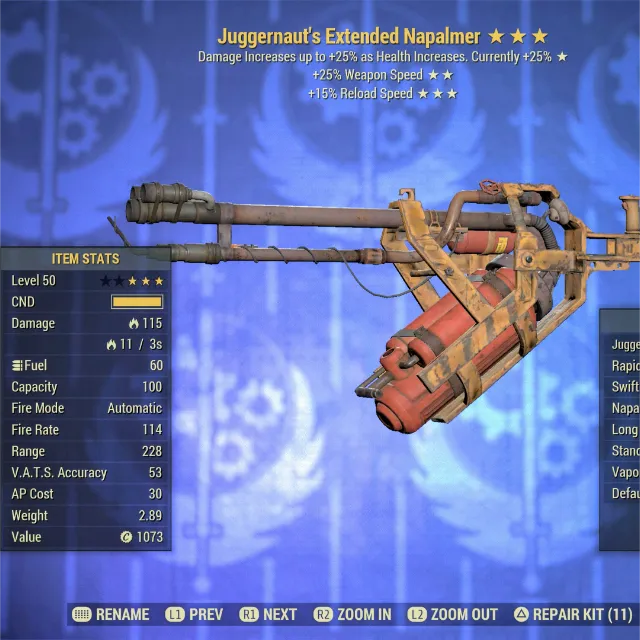
Task: Show the NEXT item
Action: click(x=268, y=614)
